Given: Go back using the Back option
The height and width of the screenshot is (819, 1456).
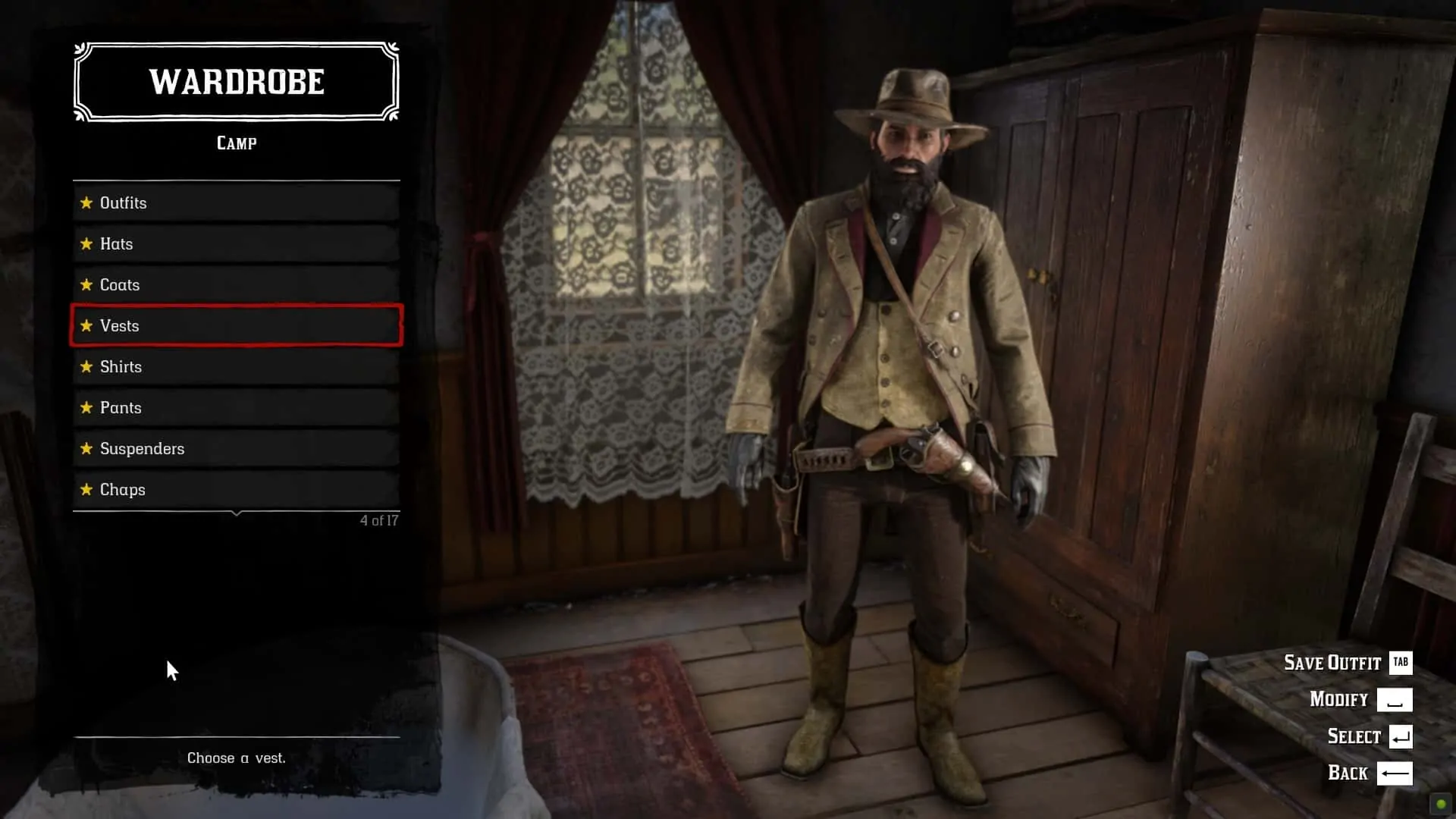Looking at the screenshot, I should click(x=1369, y=773).
